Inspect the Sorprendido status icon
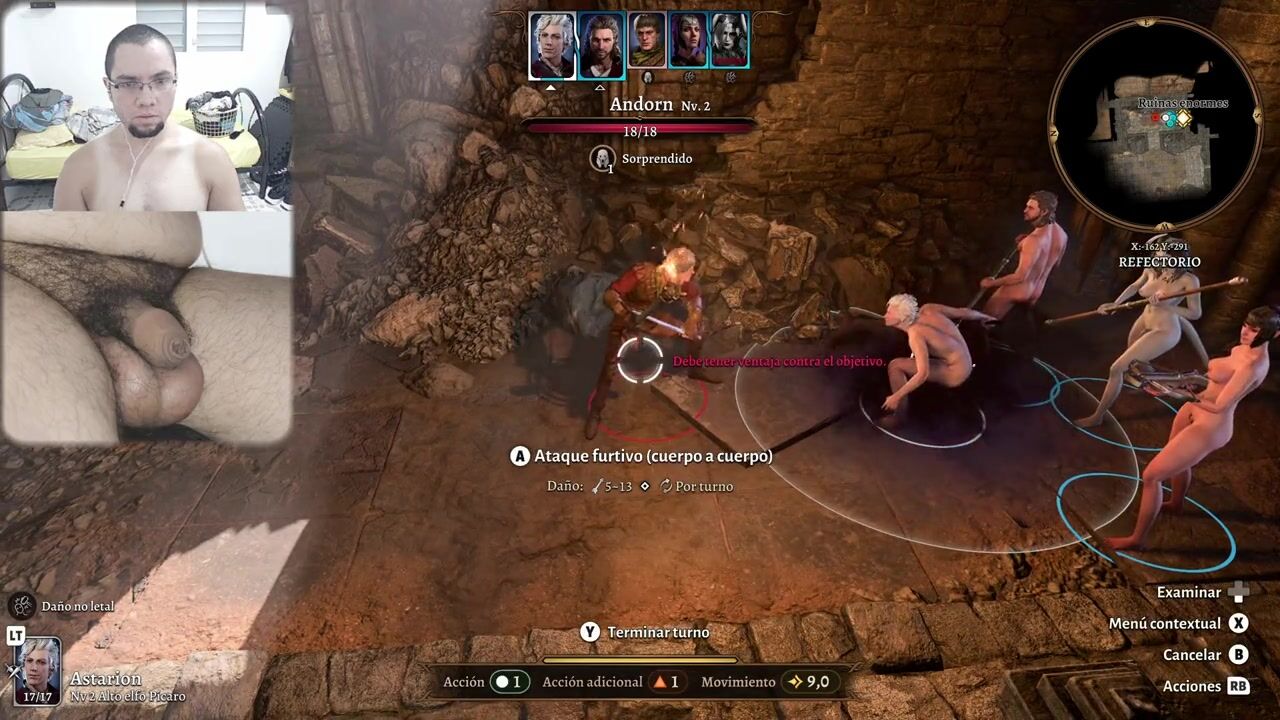The width and height of the screenshot is (1280, 720). click(x=602, y=158)
